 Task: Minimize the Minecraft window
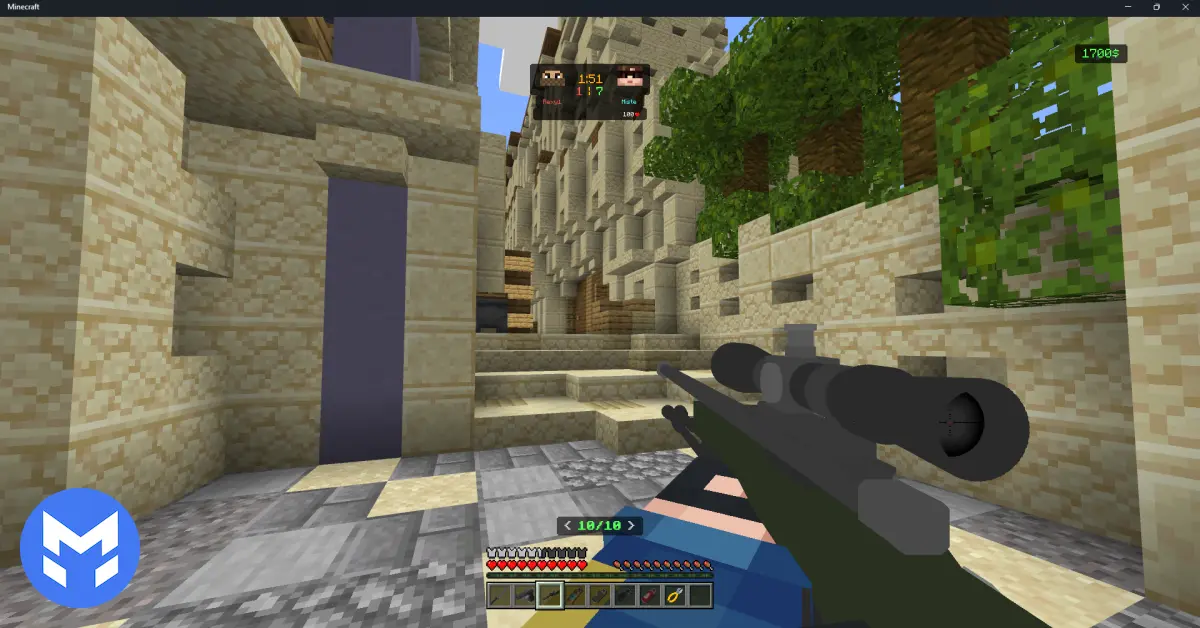click(1129, 7)
